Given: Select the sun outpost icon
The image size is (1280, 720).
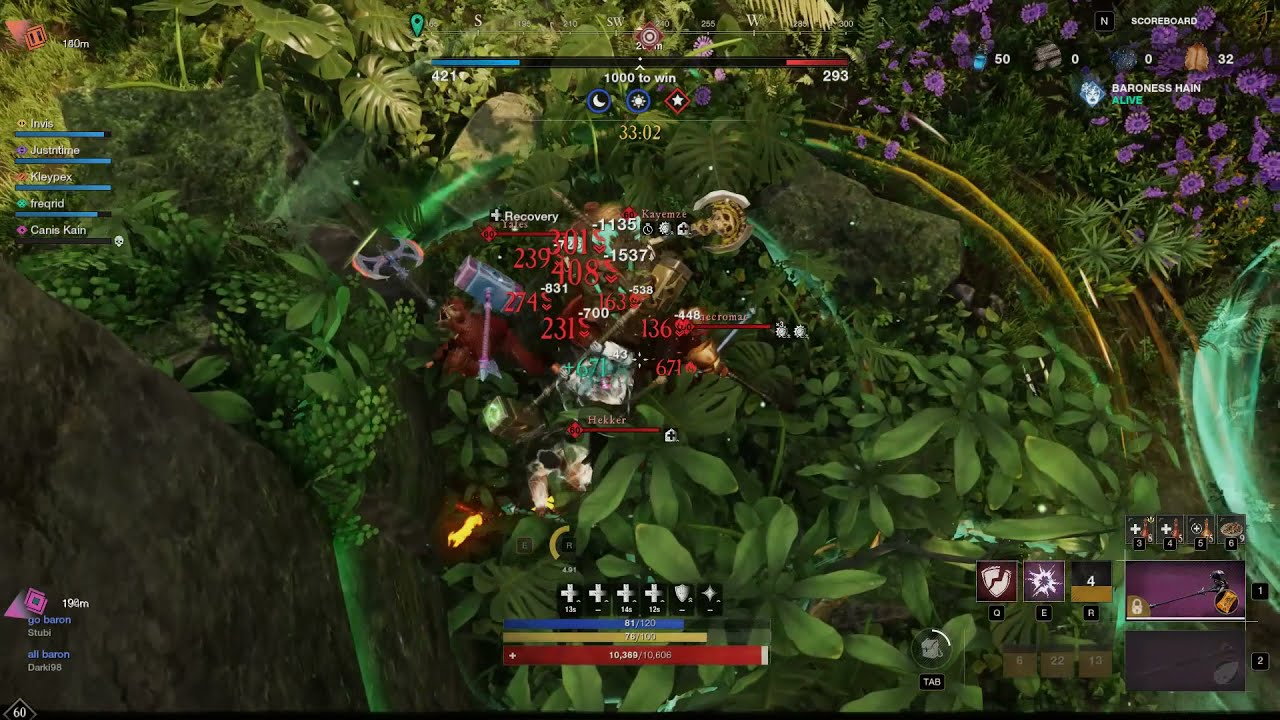Looking at the screenshot, I should tap(638, 101).
